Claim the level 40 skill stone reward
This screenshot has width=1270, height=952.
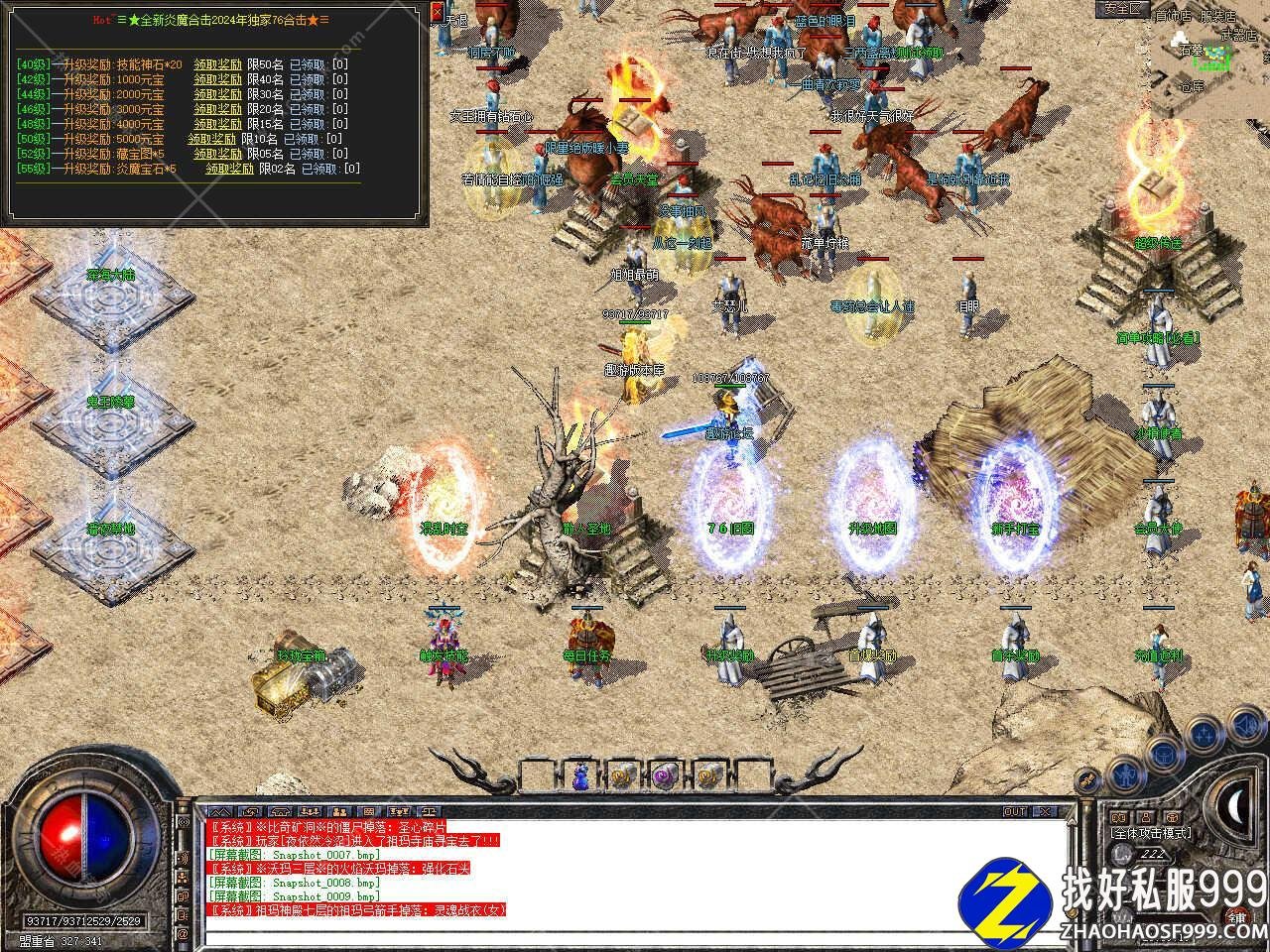(x=217, y=64)
